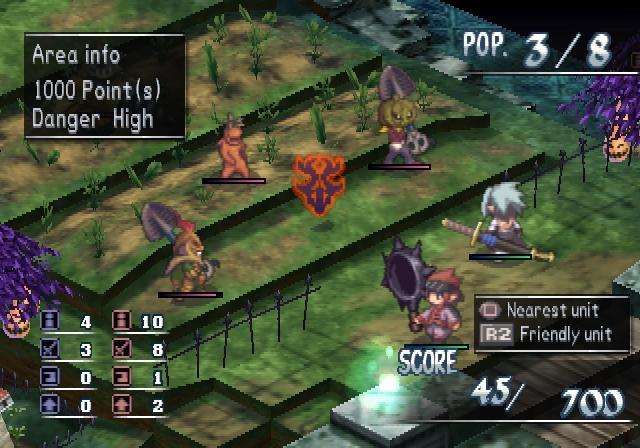
Task: Click the orange demon-emblem tile cursor
Action: 317,185
